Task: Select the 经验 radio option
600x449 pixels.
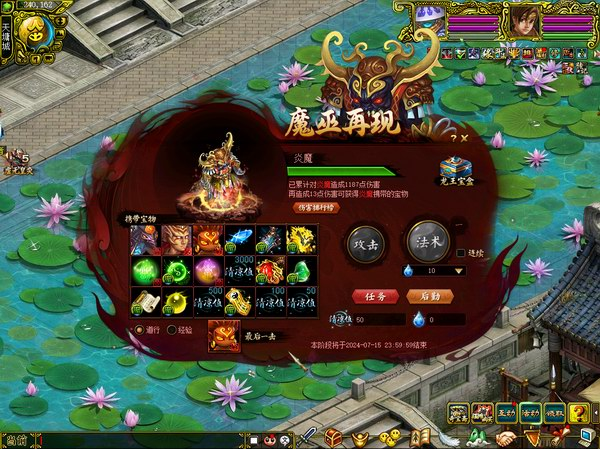Action: 172,329
